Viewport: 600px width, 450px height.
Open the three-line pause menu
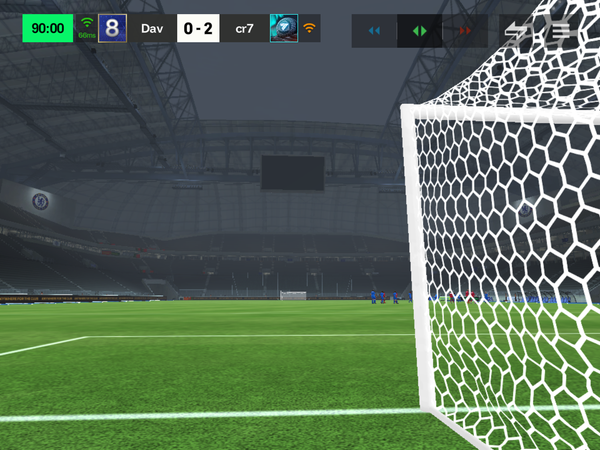[x=560, y=30]
